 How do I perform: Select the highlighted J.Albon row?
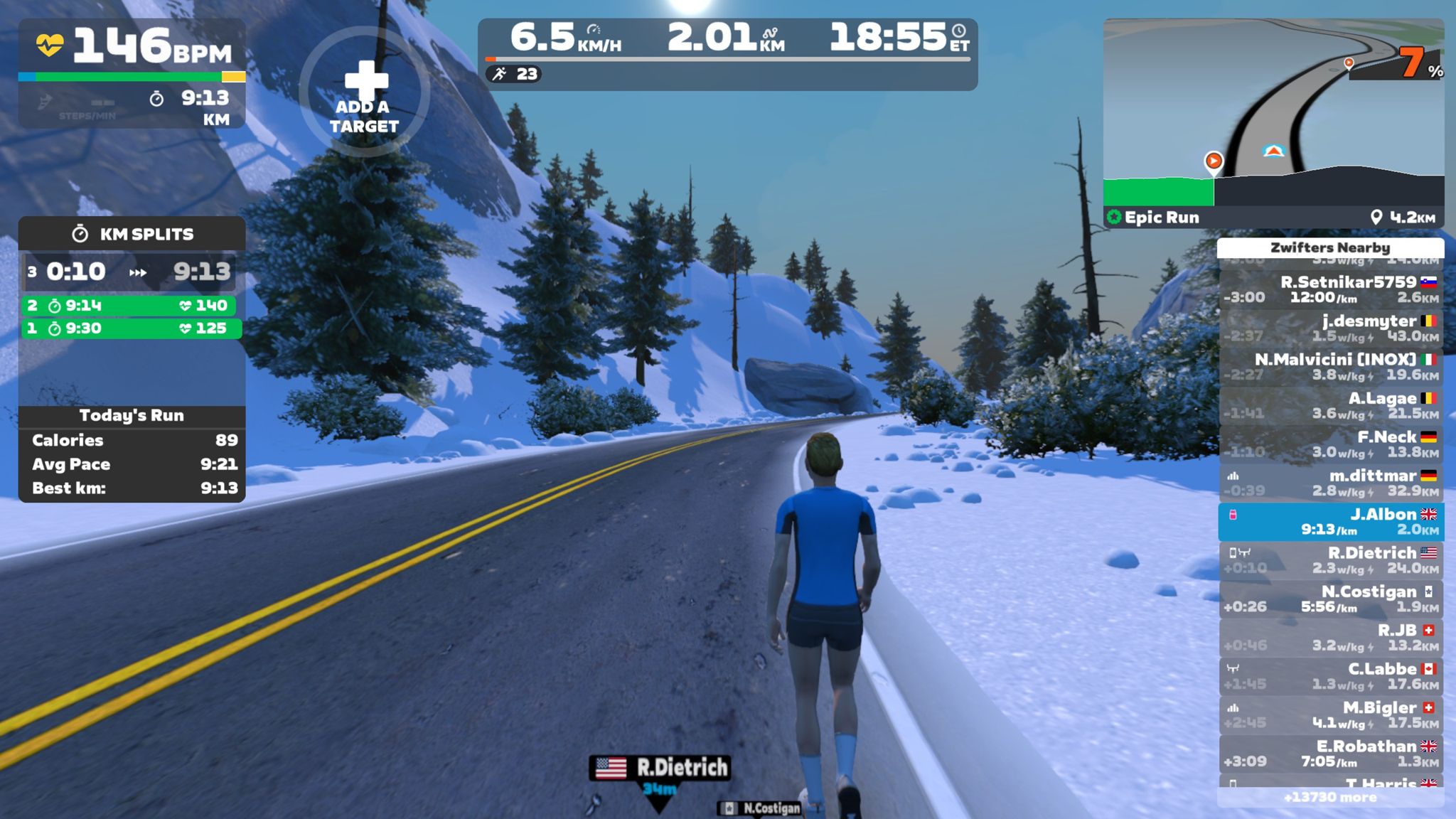coord(1330,522)
